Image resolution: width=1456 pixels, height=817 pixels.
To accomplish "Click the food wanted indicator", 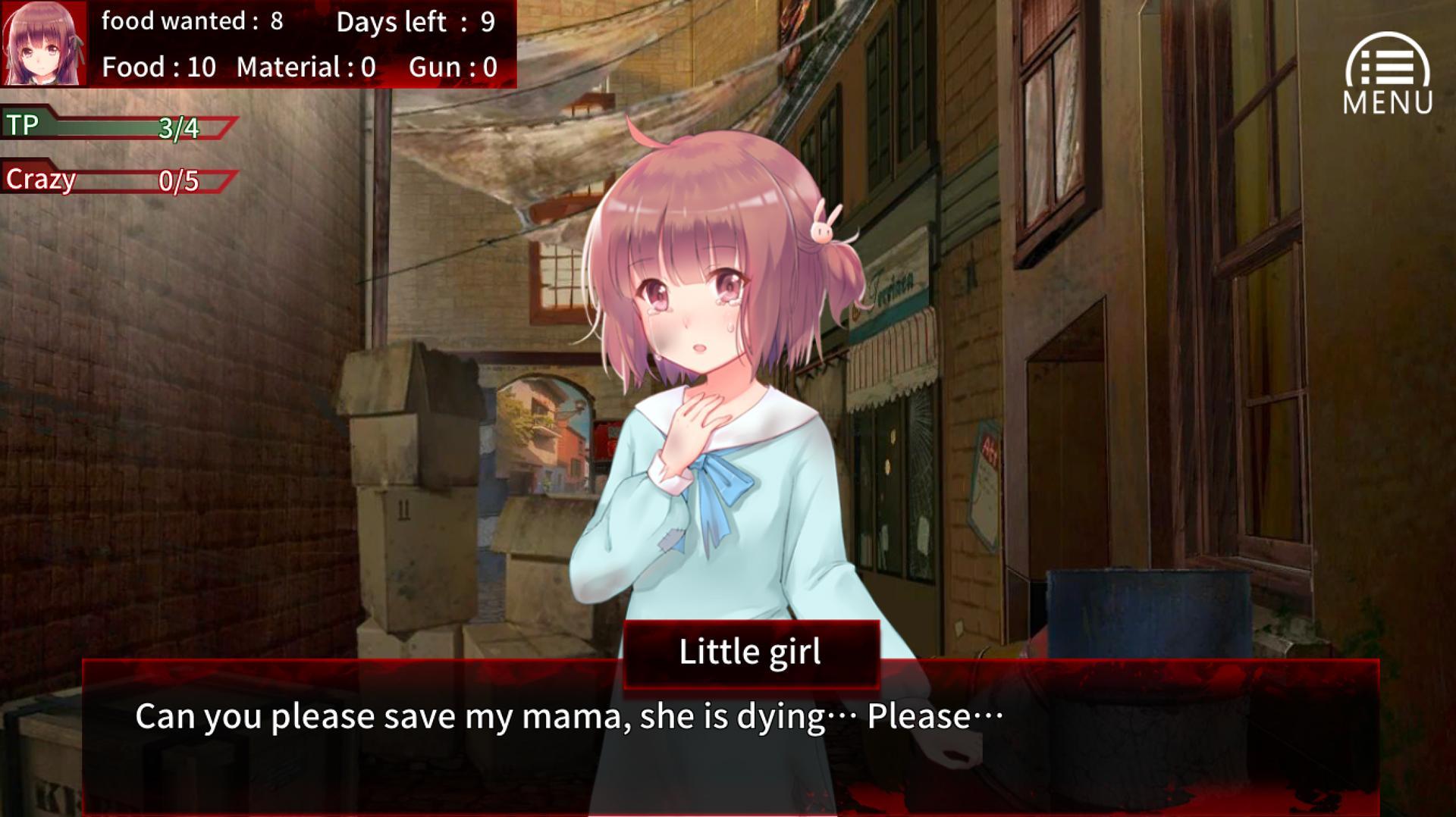I will point(193,23).
